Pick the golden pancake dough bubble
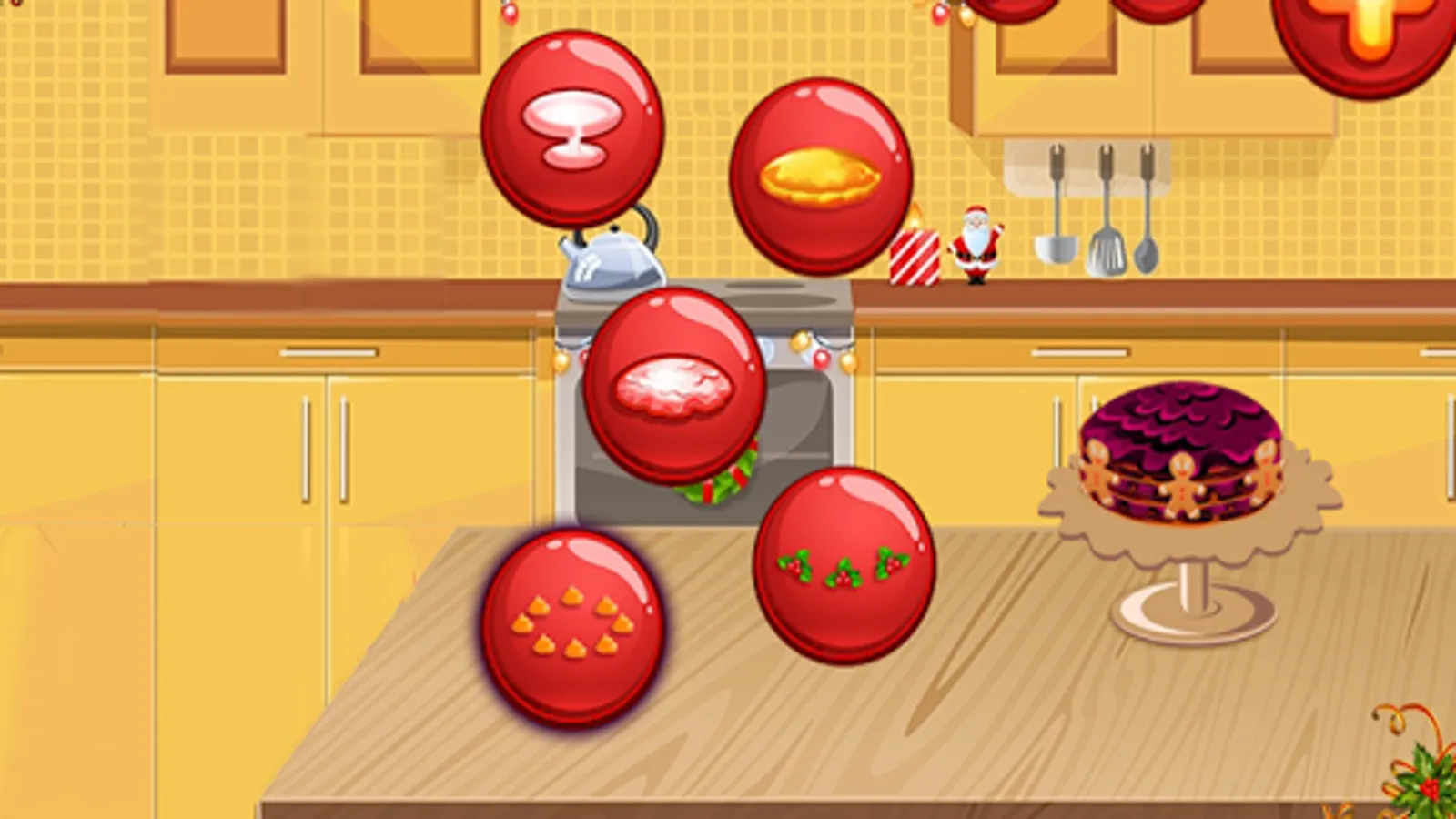The height and width of the screenshot is (819, 1456). [819, 173]
